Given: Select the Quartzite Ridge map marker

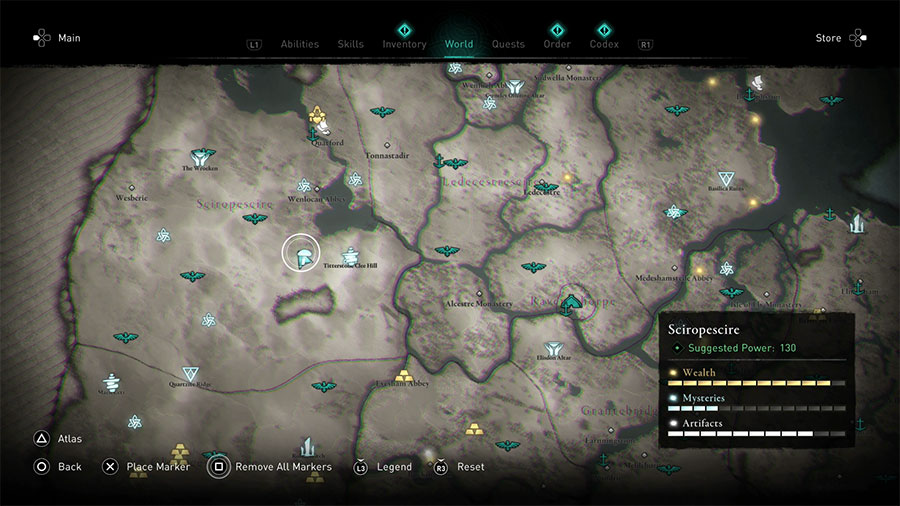Looking at the screenshot, I should tap(190, 375).
